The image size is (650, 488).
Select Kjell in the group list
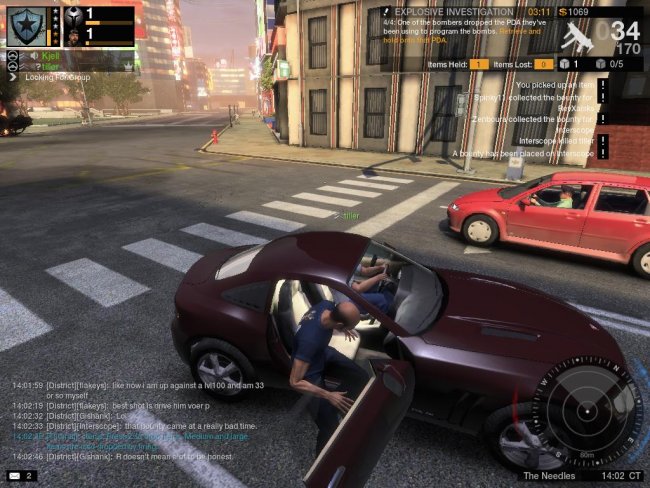(52, 56)
